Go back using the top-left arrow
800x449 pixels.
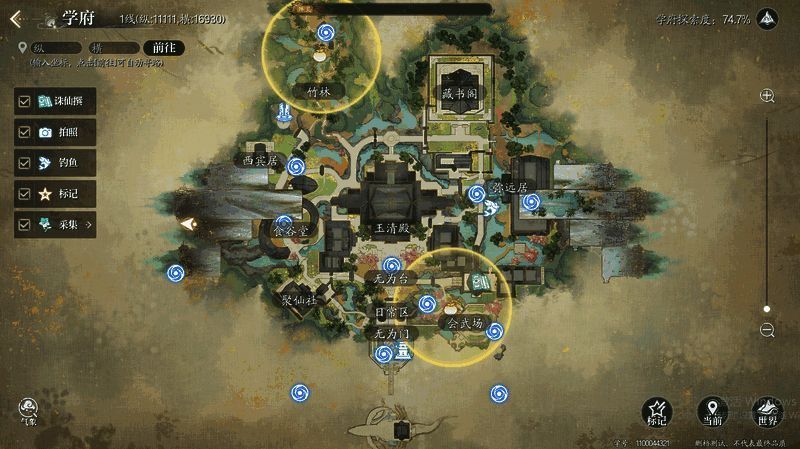(x=16, y=17)
